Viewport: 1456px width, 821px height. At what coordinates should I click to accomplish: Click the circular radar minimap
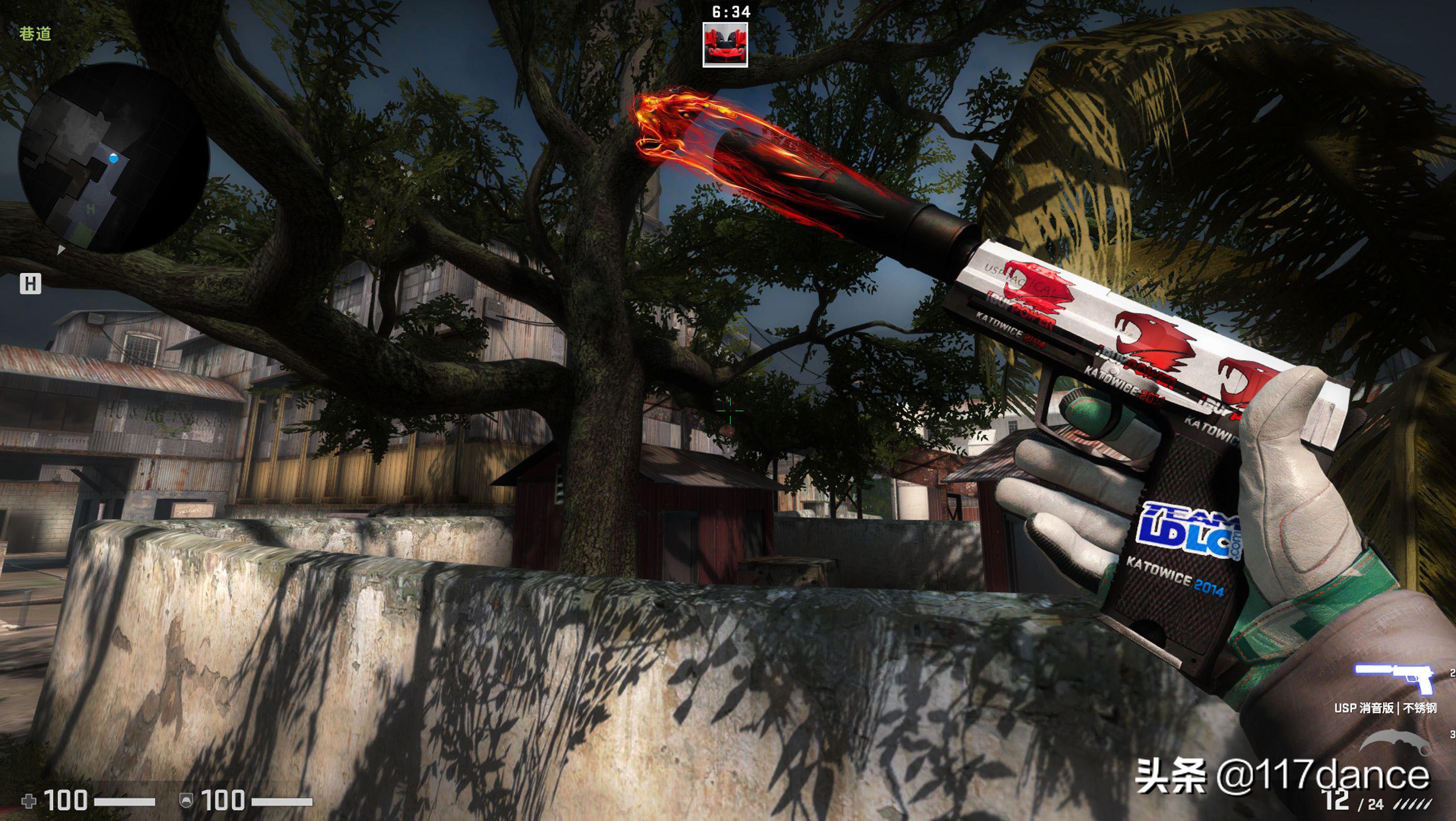[x=114, y=158]
